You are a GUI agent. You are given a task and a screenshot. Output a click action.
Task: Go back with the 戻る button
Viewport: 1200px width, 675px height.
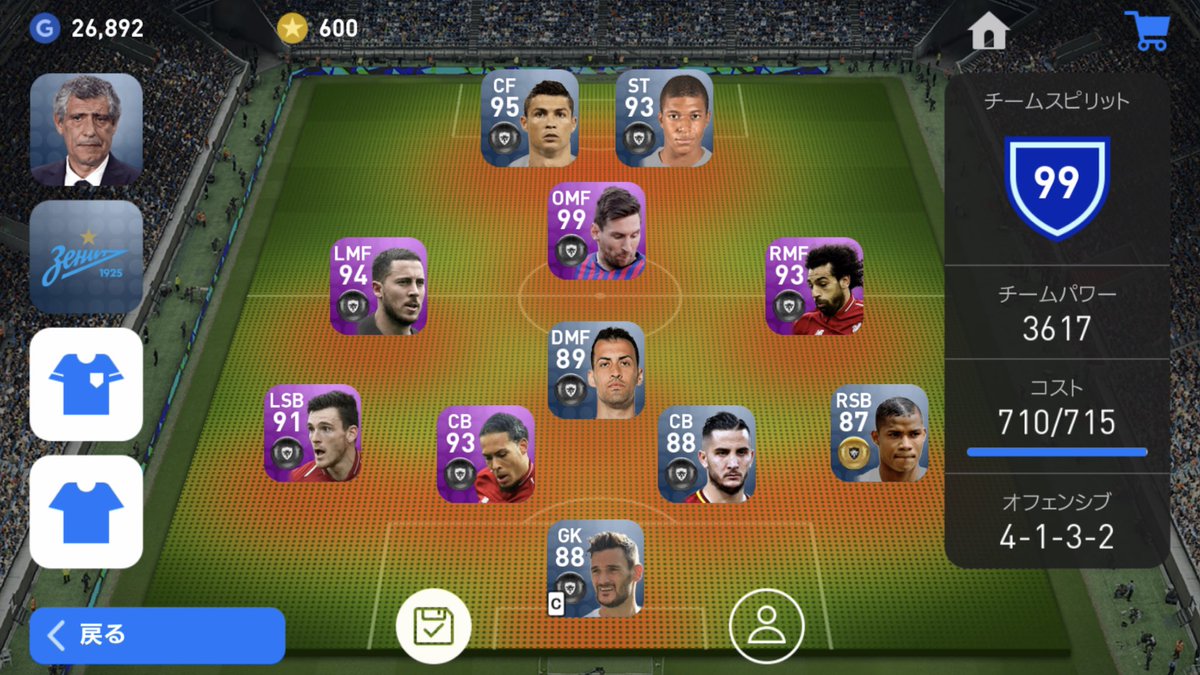157,635
